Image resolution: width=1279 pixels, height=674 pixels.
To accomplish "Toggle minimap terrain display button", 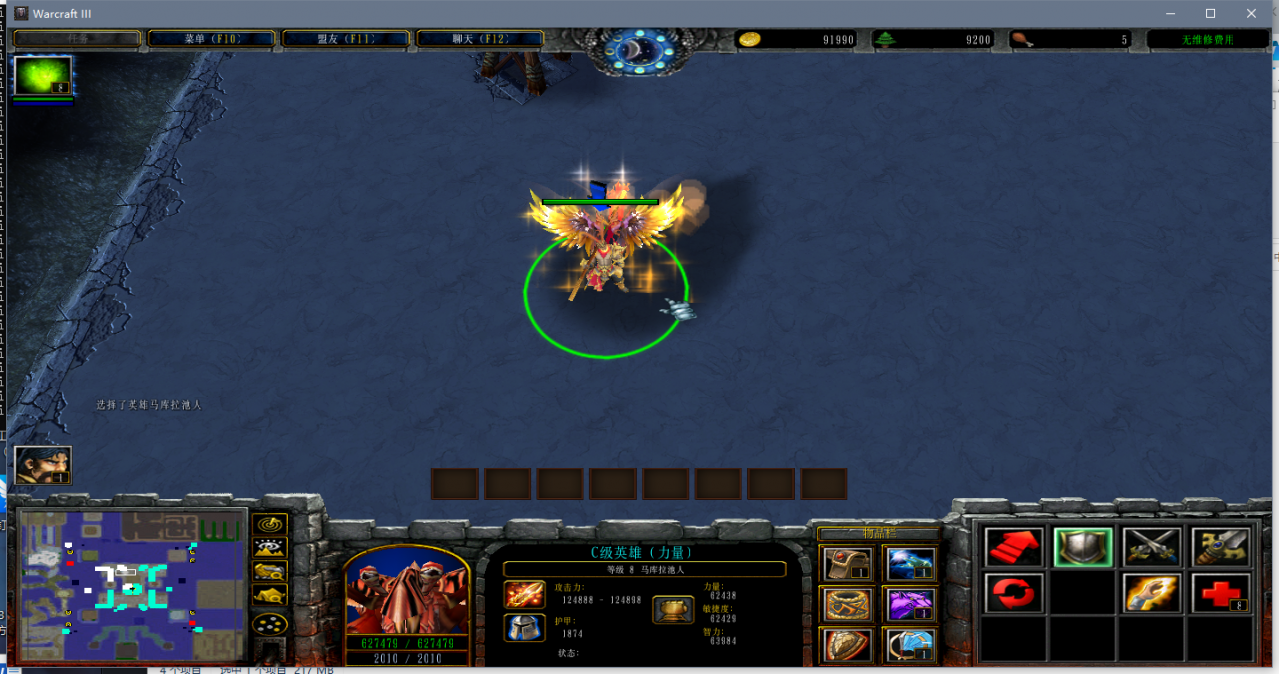I will 270,548.
